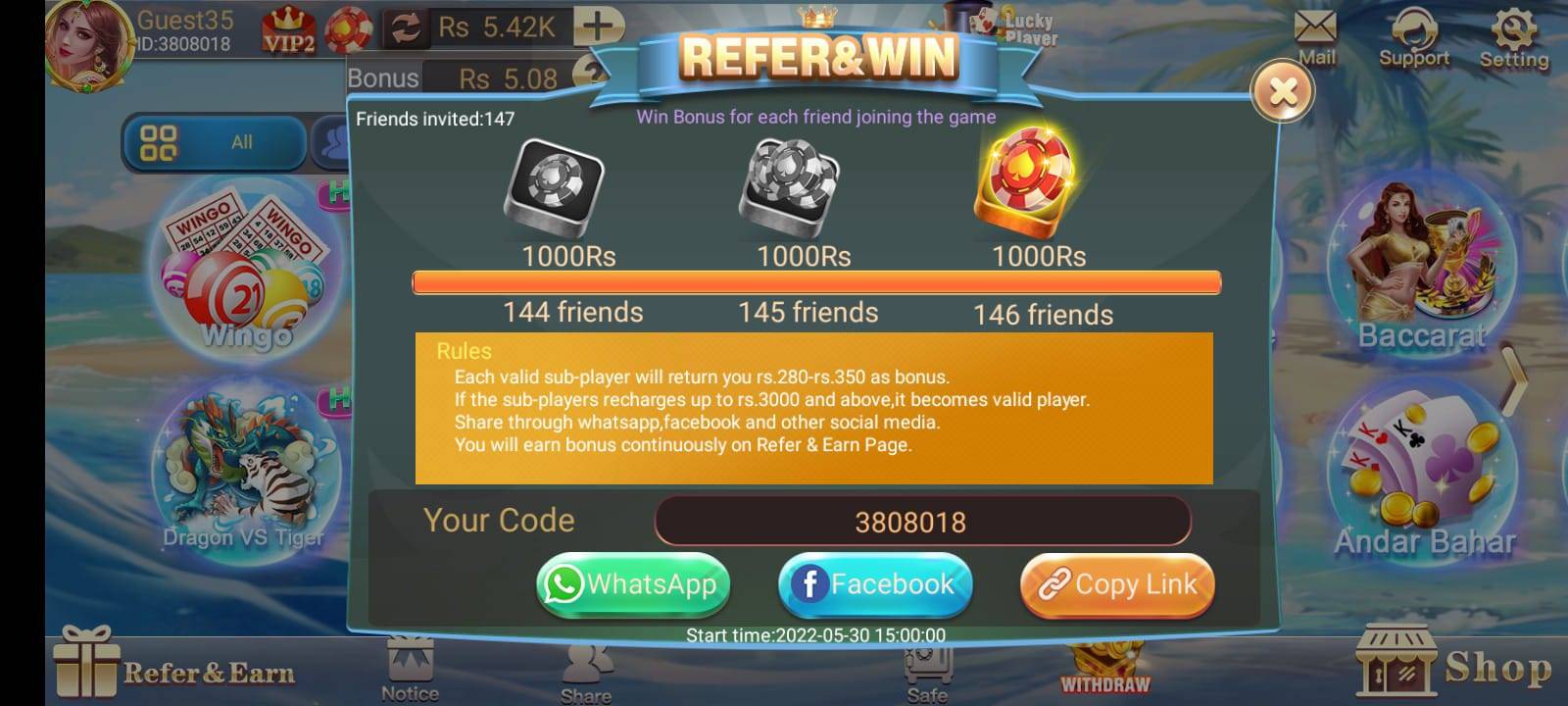Image resolution: width=1568 pixels, height=706 pixels.
Task: Open the Setting gear menu
Action: pyautogui.click(x=1514, y=36)
